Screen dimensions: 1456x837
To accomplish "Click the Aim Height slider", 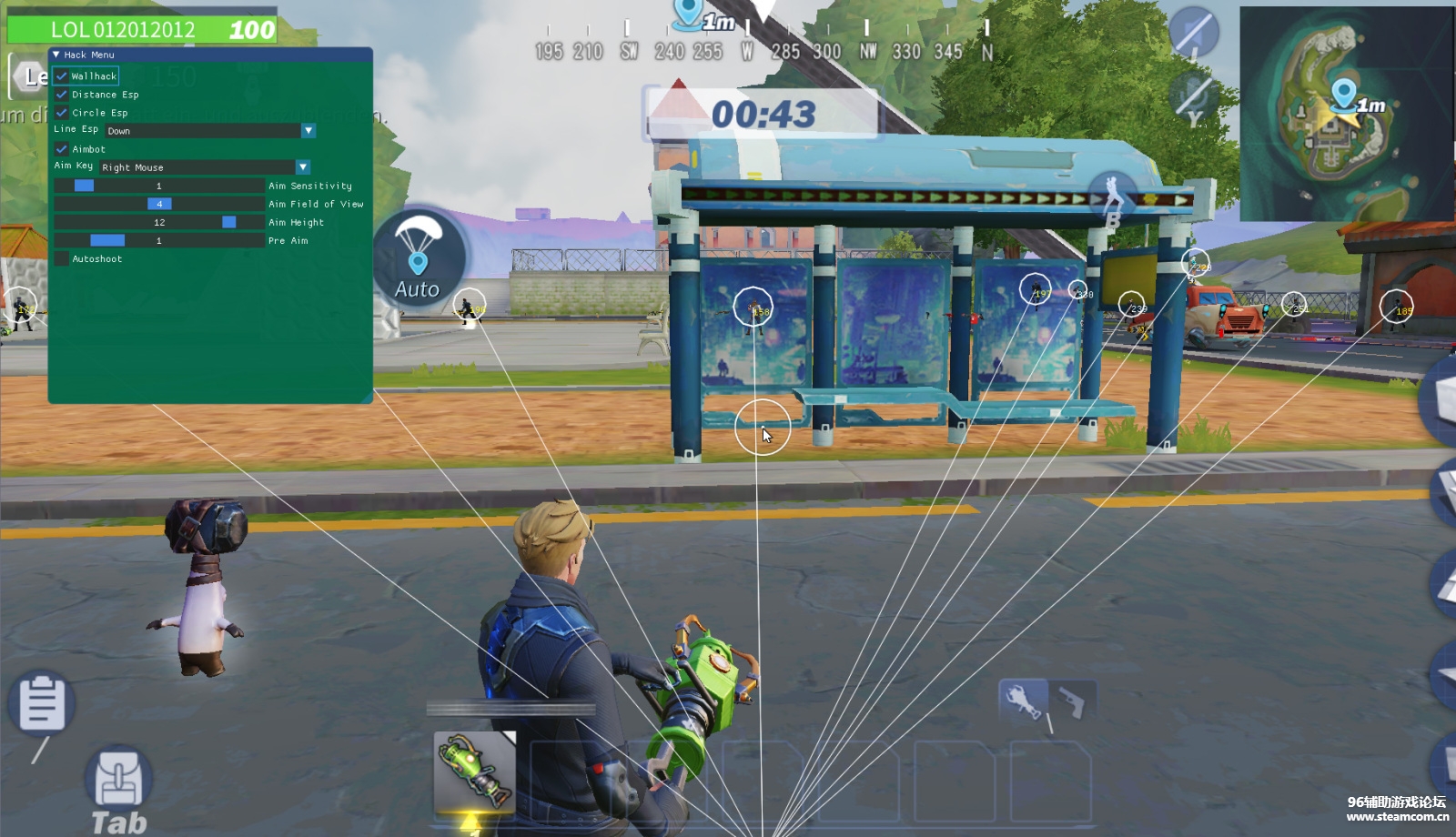I will (x=159, y=222).
